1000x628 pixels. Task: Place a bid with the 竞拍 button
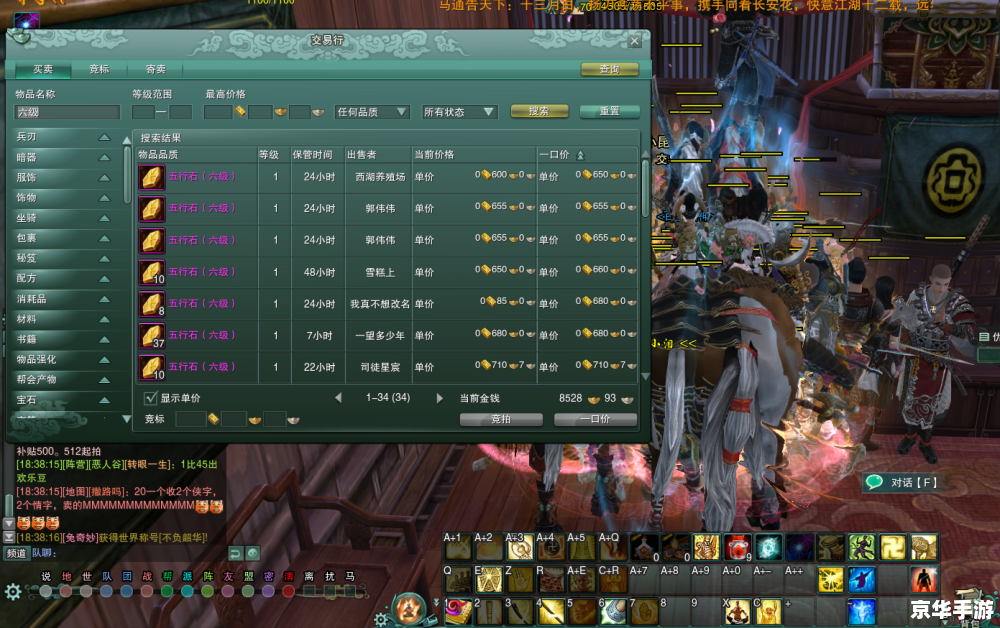click(x=501, y=419)
